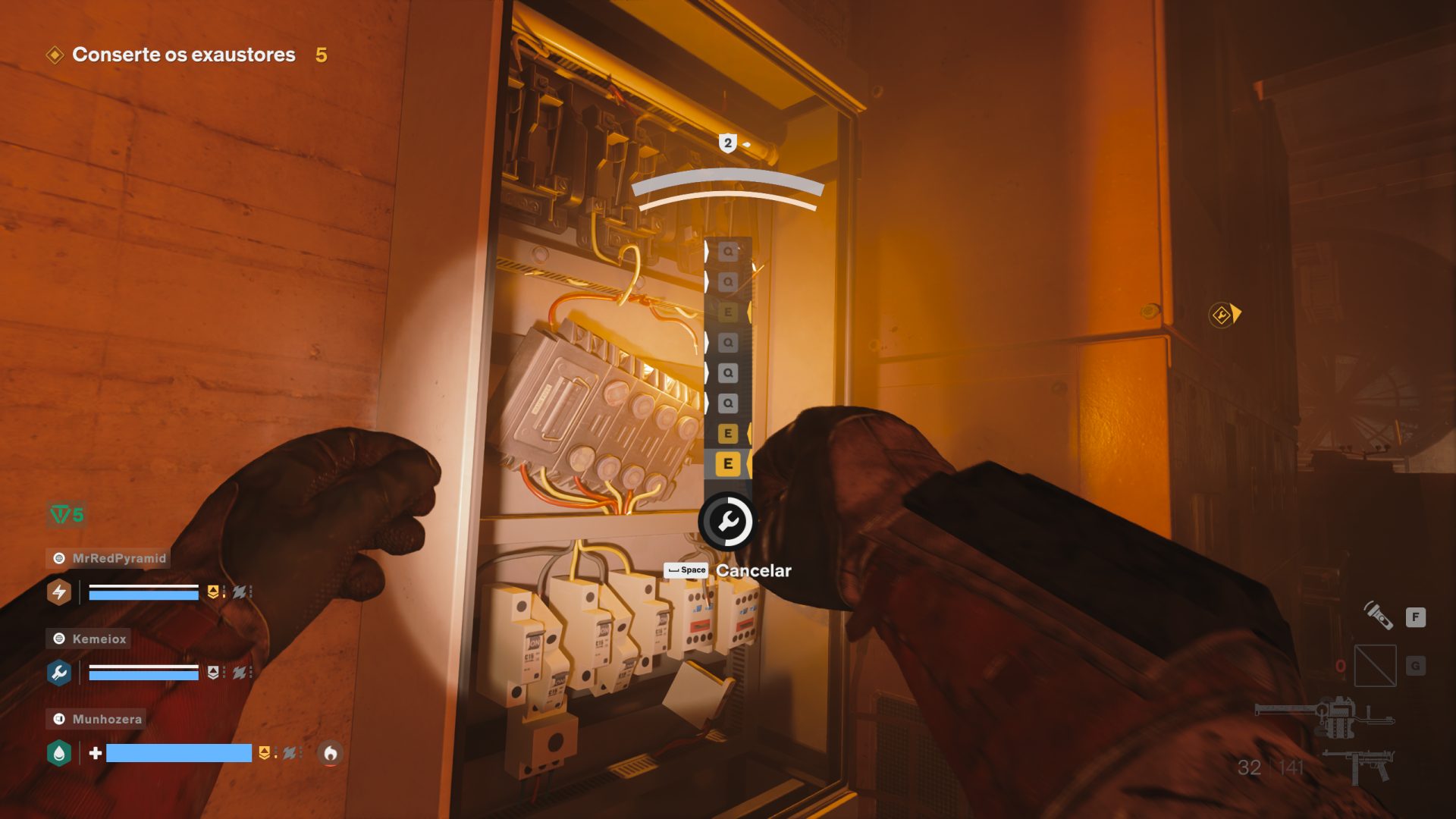
Task: Click Kemeiox's wrench kit icon
Action: tap(59, 673)
